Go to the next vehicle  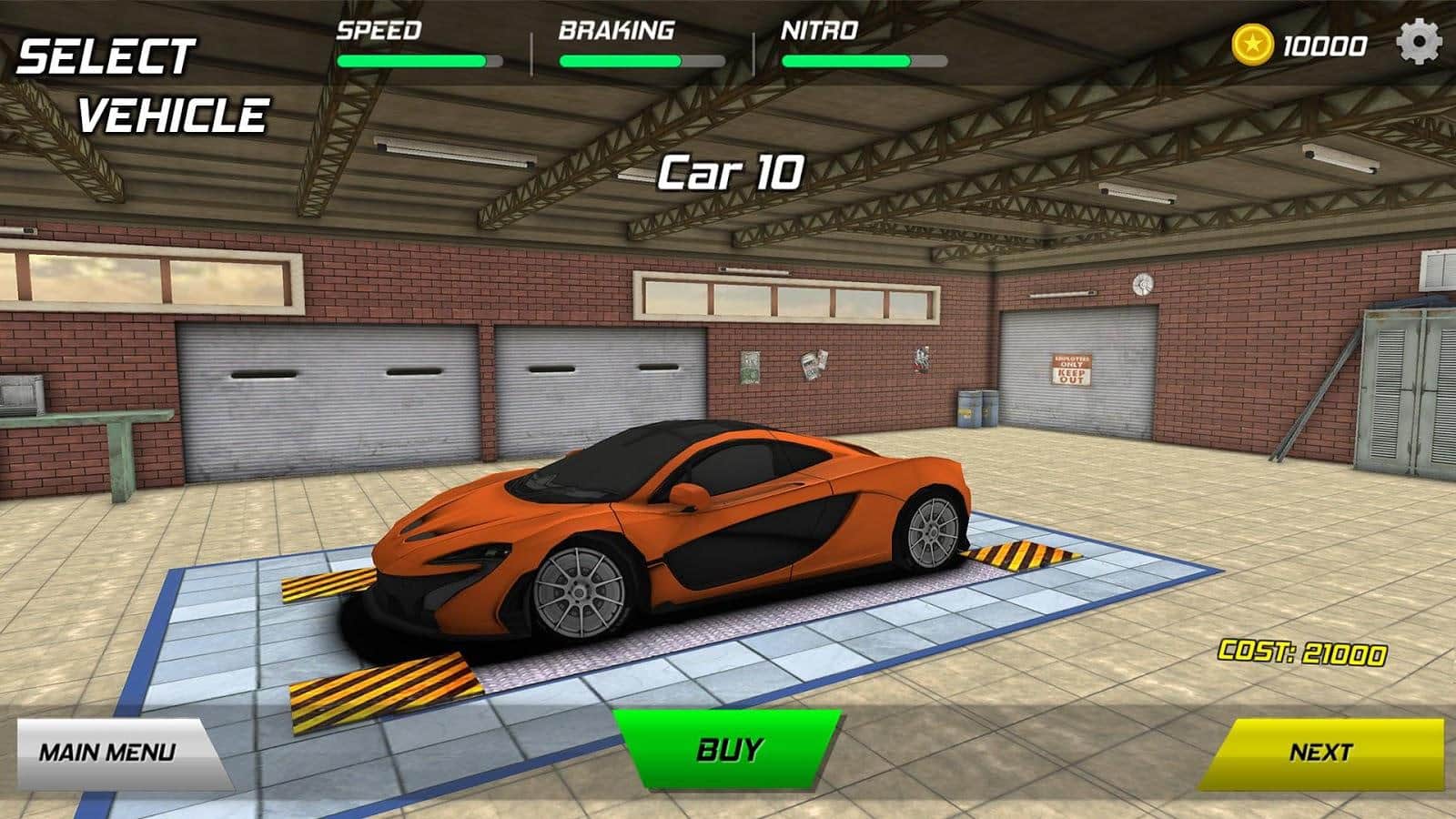point(1321,753)
